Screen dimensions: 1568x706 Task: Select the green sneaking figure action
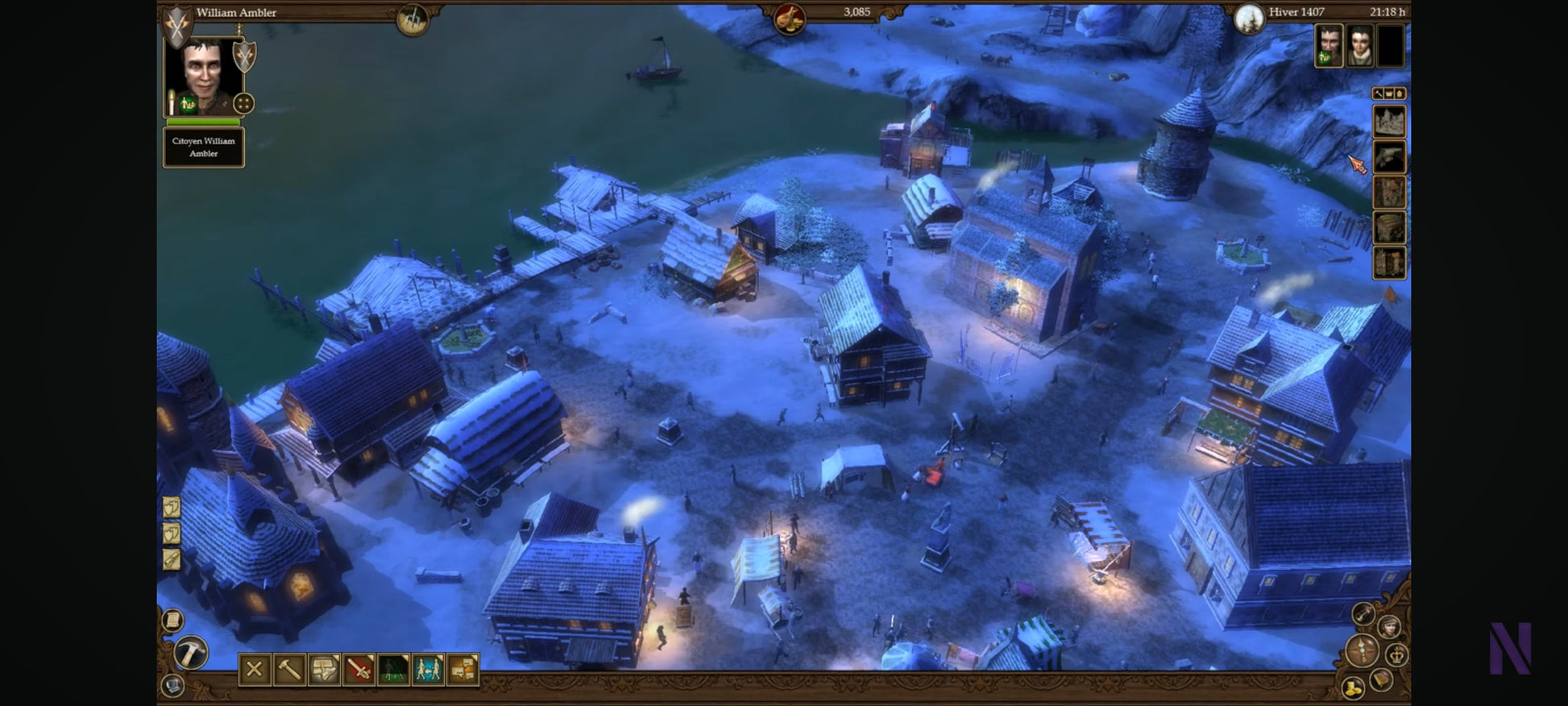click(x=393, y=669)
